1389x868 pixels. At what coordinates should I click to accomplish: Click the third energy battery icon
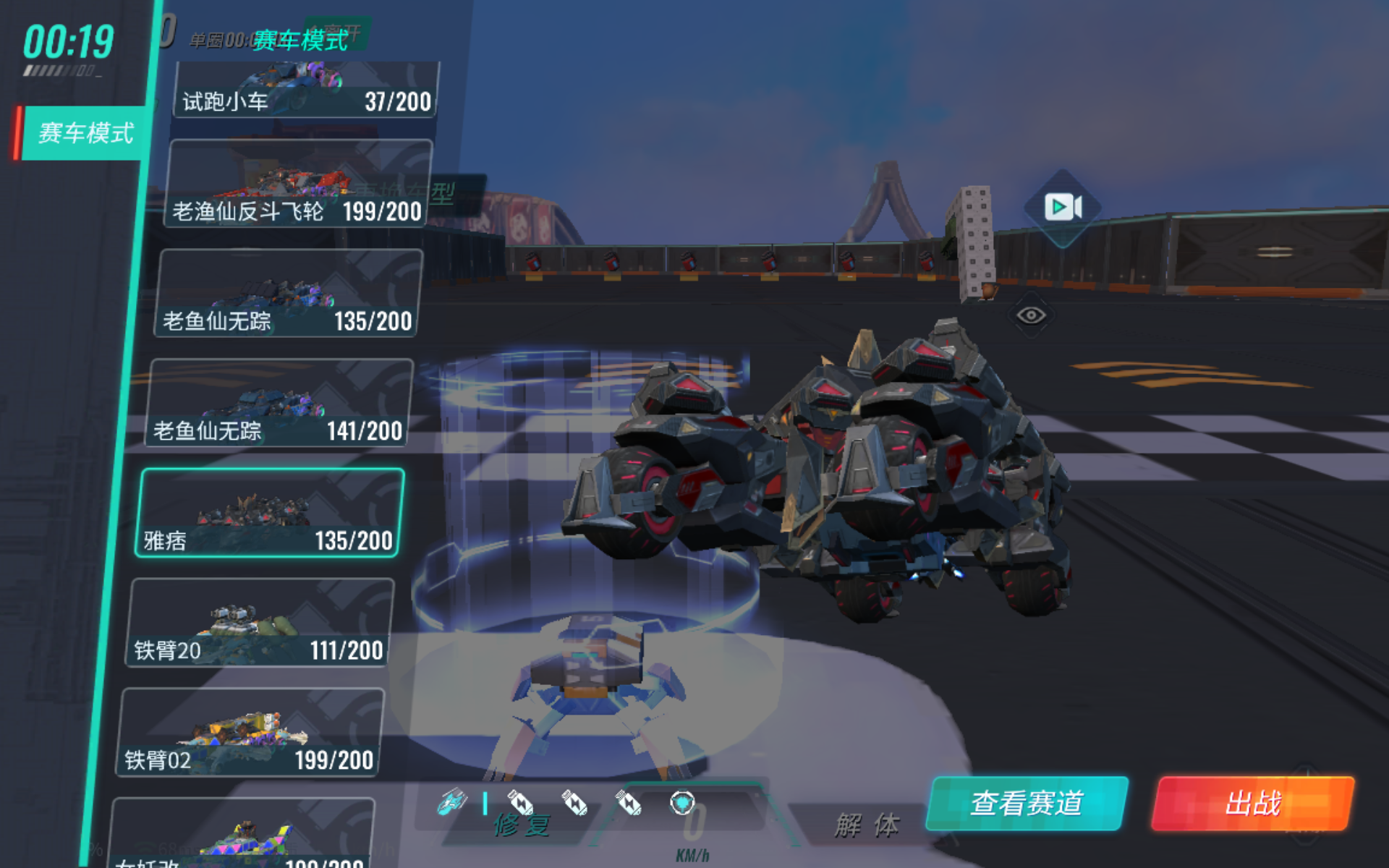(x=629, y=803)
